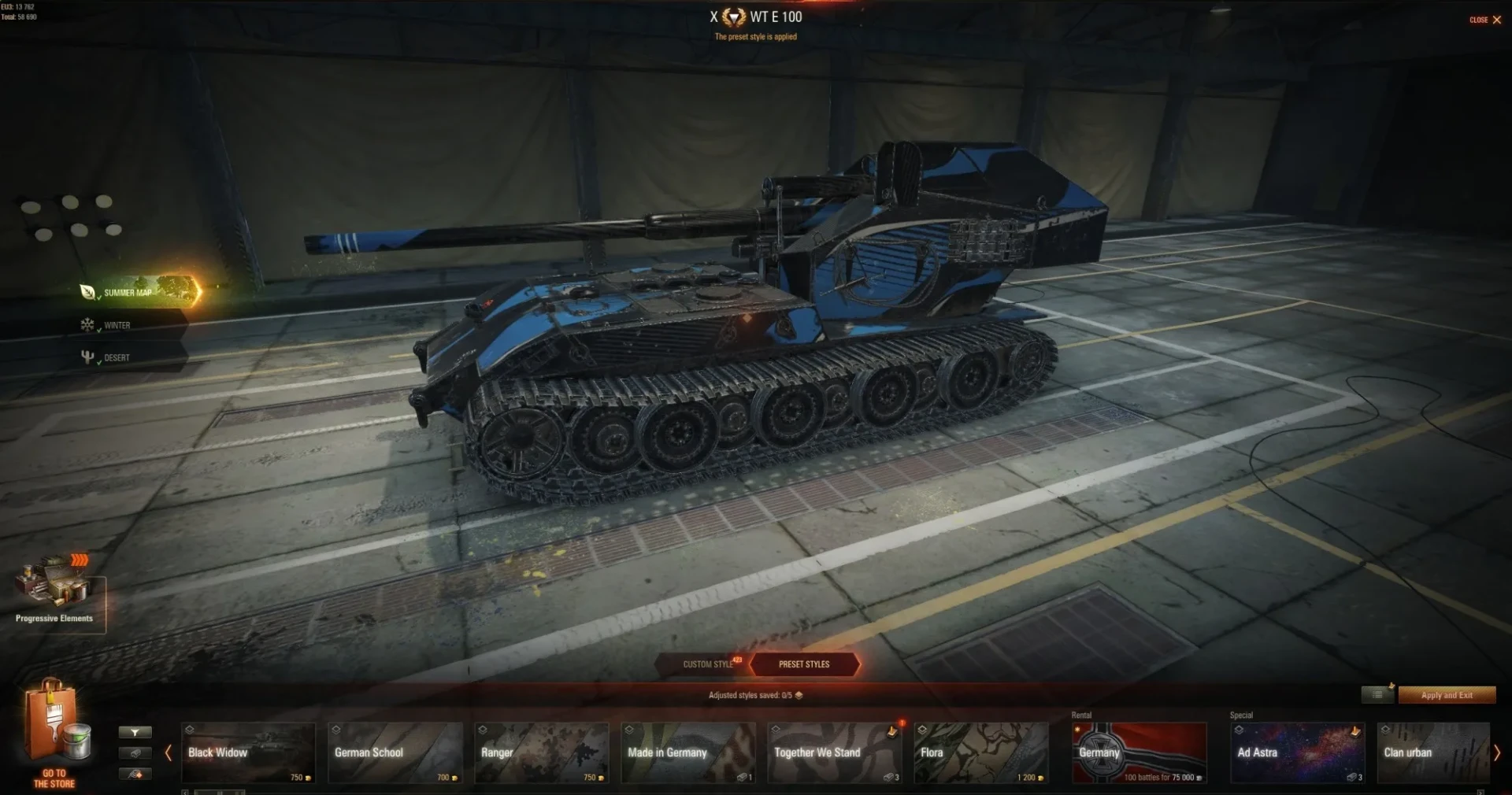Select the paint styles icon
1512x795 pixels.
click(135, 775)
